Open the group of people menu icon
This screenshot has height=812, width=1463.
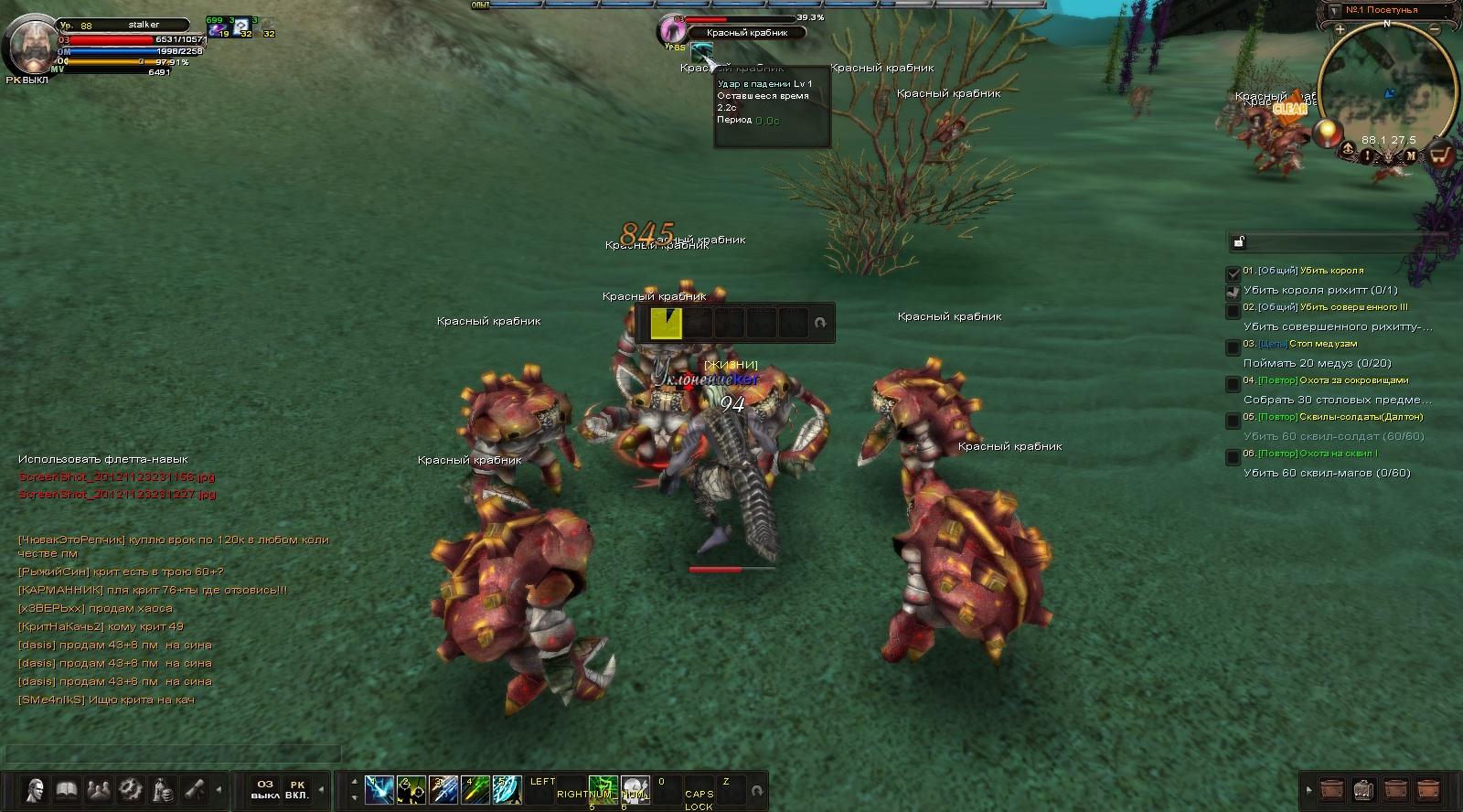pos(98,790)
